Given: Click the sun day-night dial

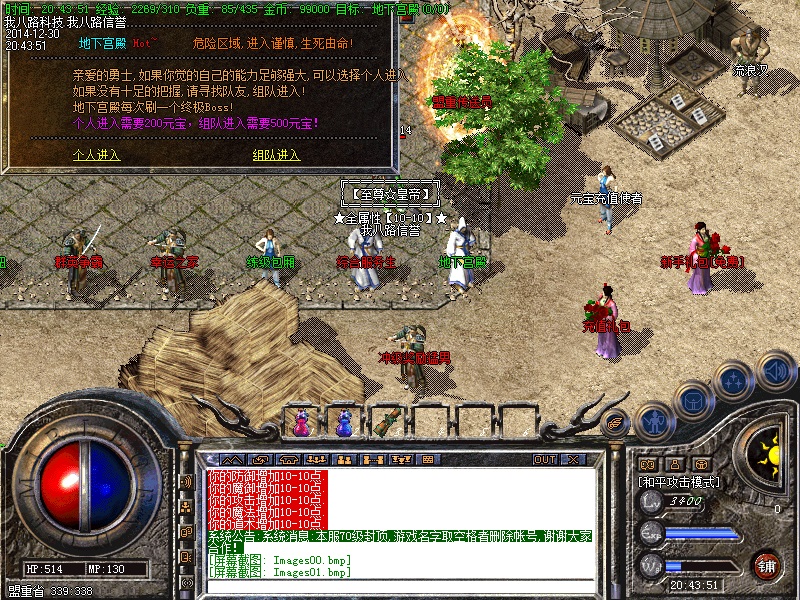Looking at the screenshot, I should (767, 457).
